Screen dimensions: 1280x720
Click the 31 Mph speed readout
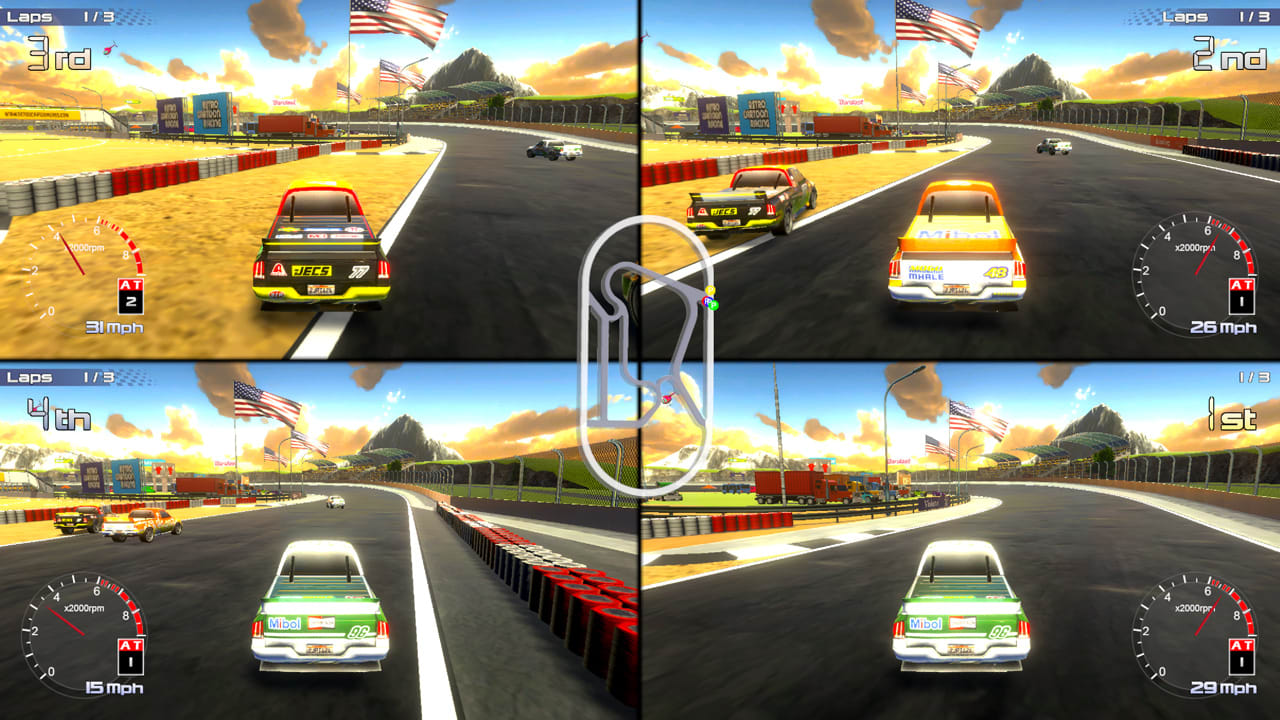[112, 325]
